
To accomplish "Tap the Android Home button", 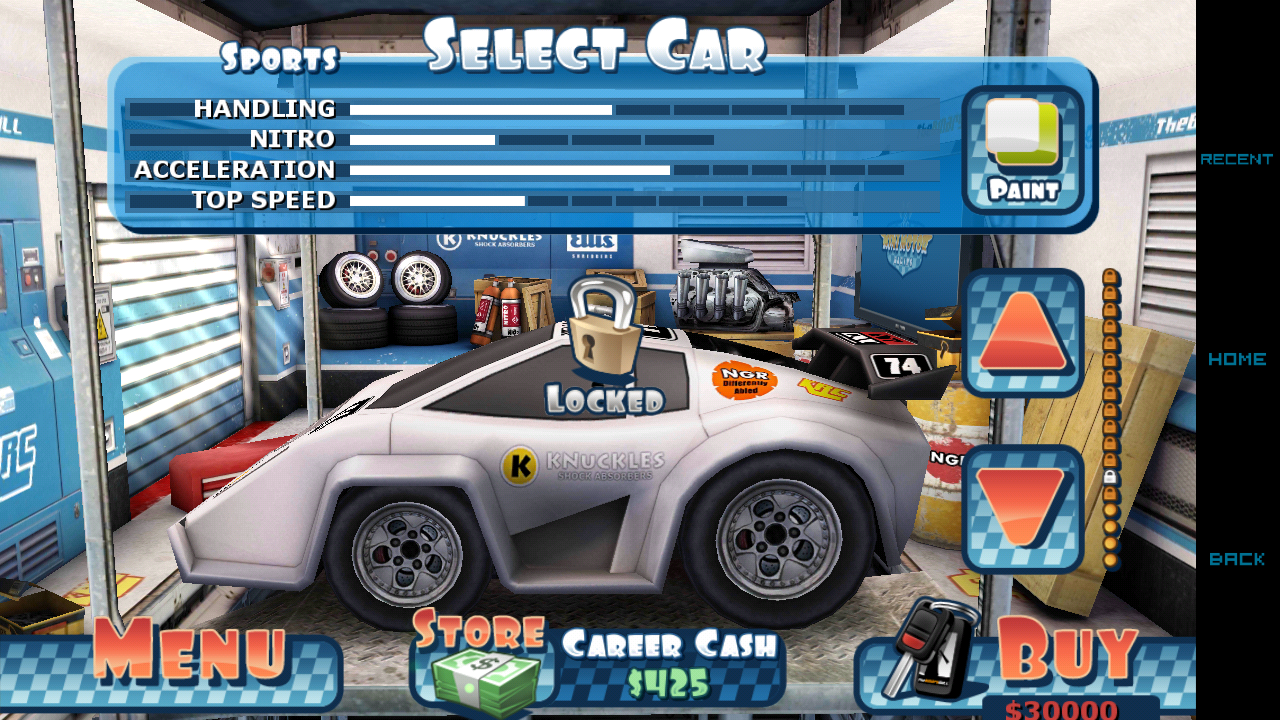I will coord(1236,359).
